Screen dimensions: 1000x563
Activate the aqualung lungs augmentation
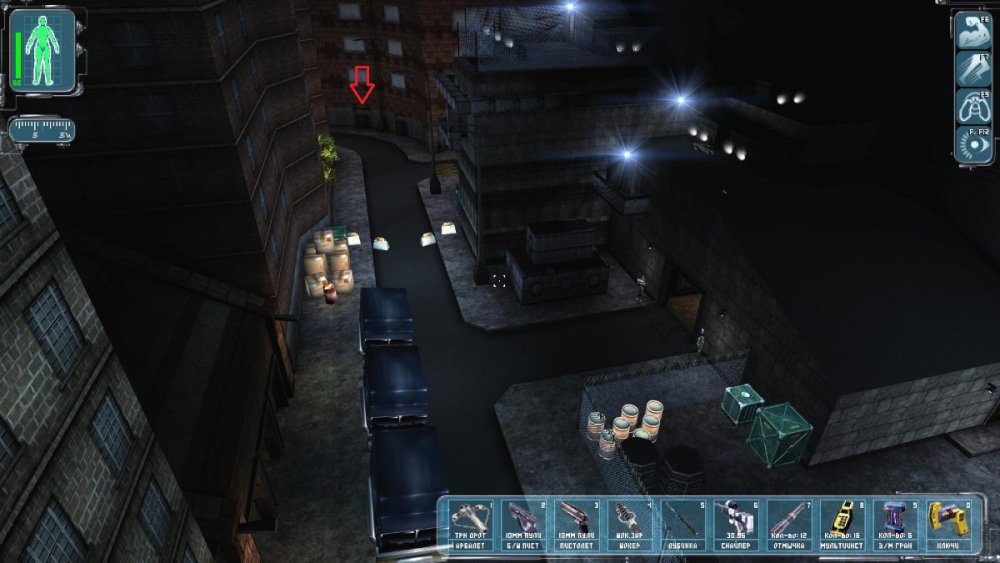coord(971,106)
